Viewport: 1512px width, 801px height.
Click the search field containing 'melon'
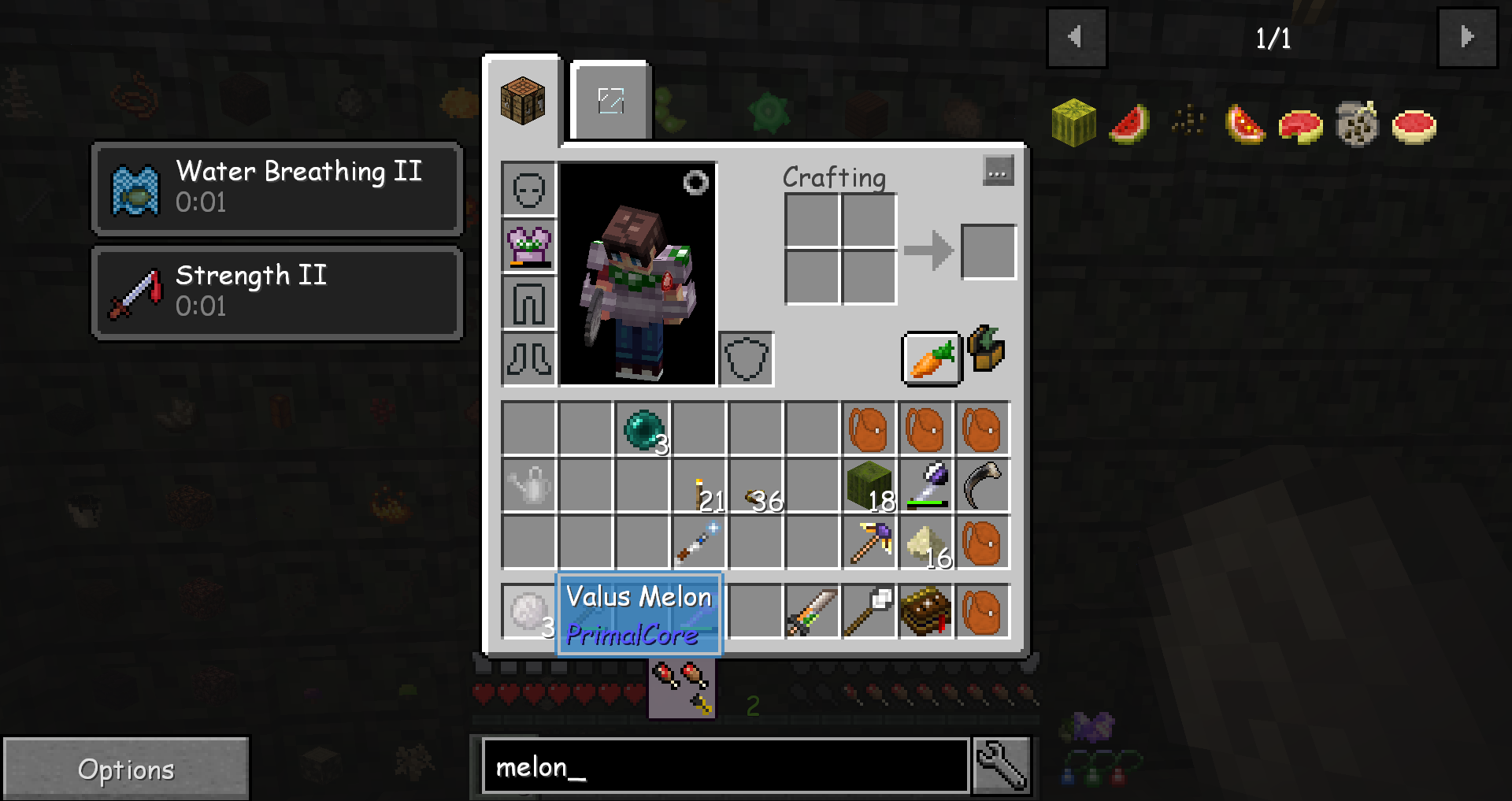pyautogui.click(x=724, y=766)
